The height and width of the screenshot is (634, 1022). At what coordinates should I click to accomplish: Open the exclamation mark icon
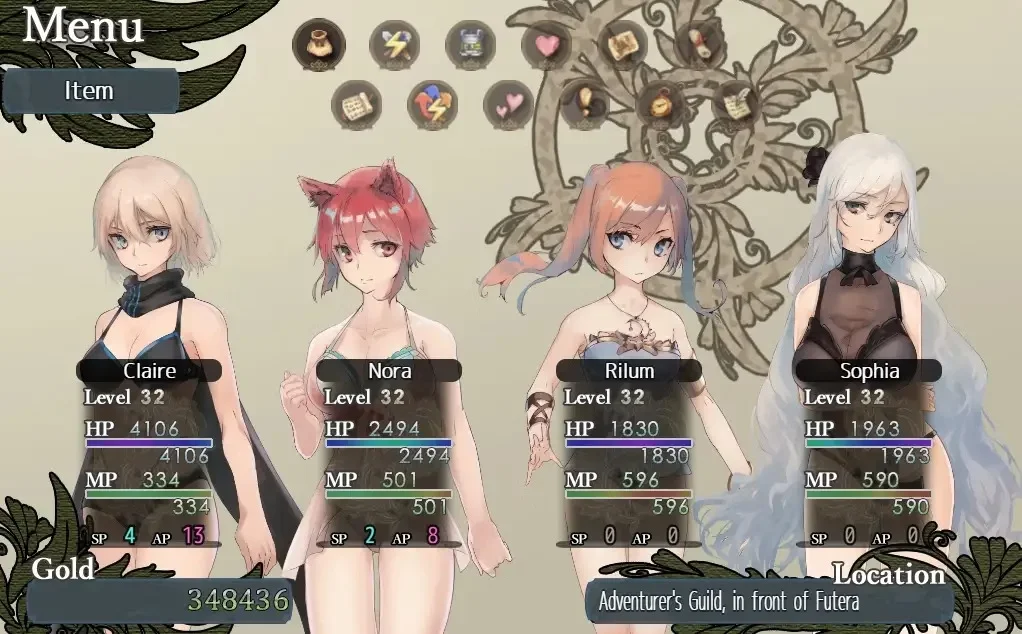click(585, 104)
